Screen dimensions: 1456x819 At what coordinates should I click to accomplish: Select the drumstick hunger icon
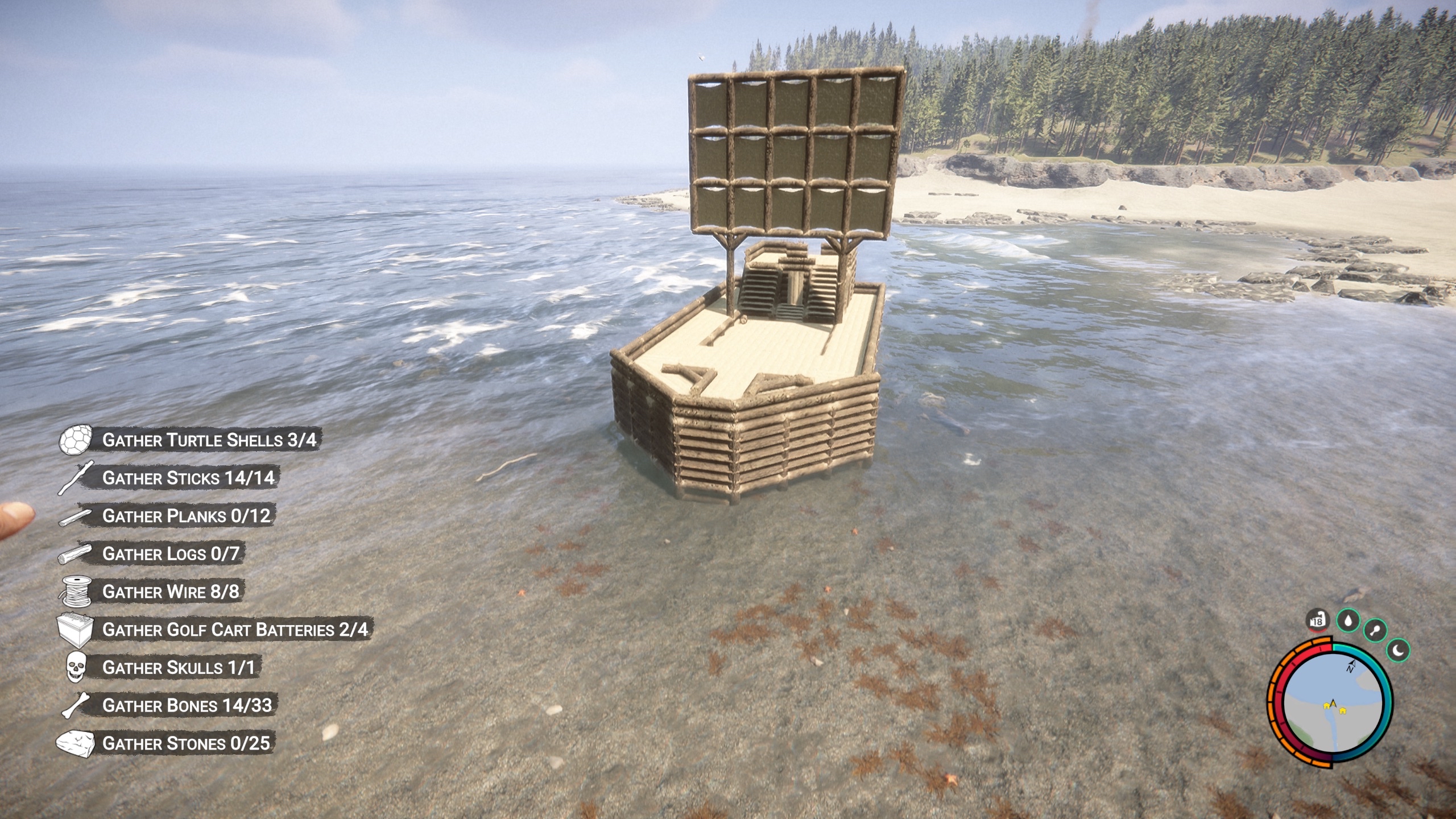(1375, 630)
